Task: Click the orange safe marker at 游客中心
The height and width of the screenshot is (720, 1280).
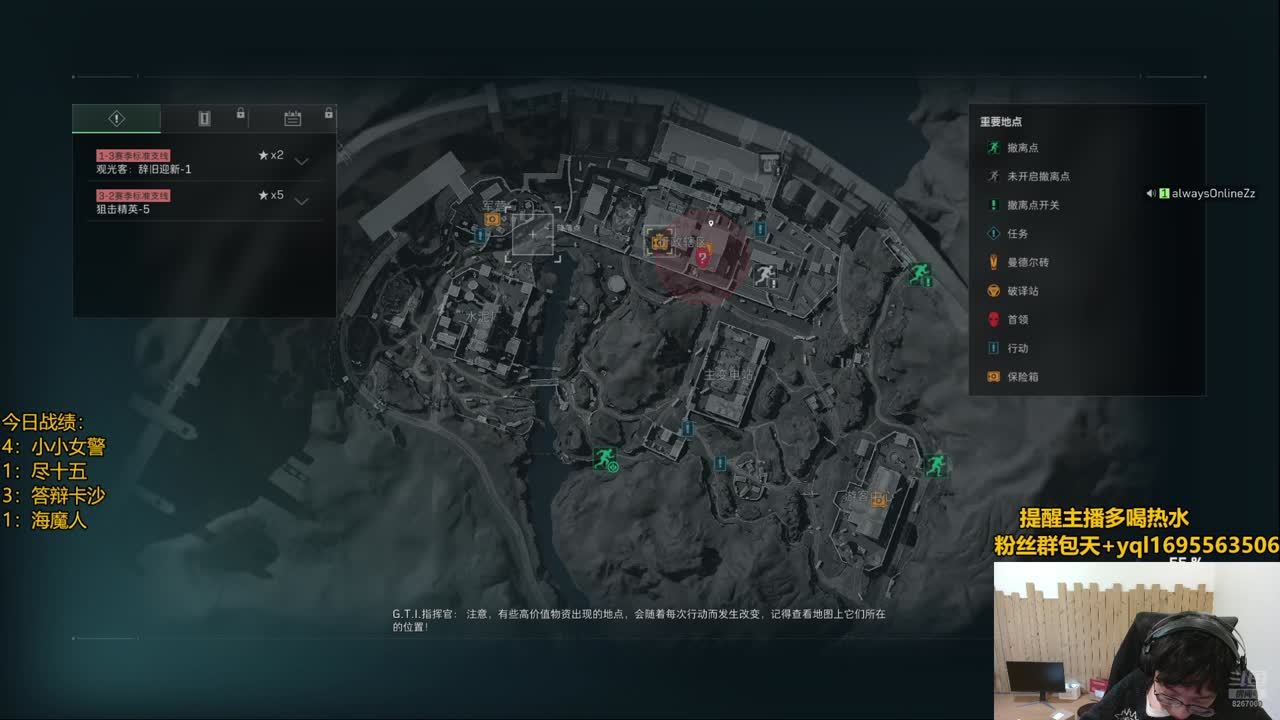Action: [880, 499]
